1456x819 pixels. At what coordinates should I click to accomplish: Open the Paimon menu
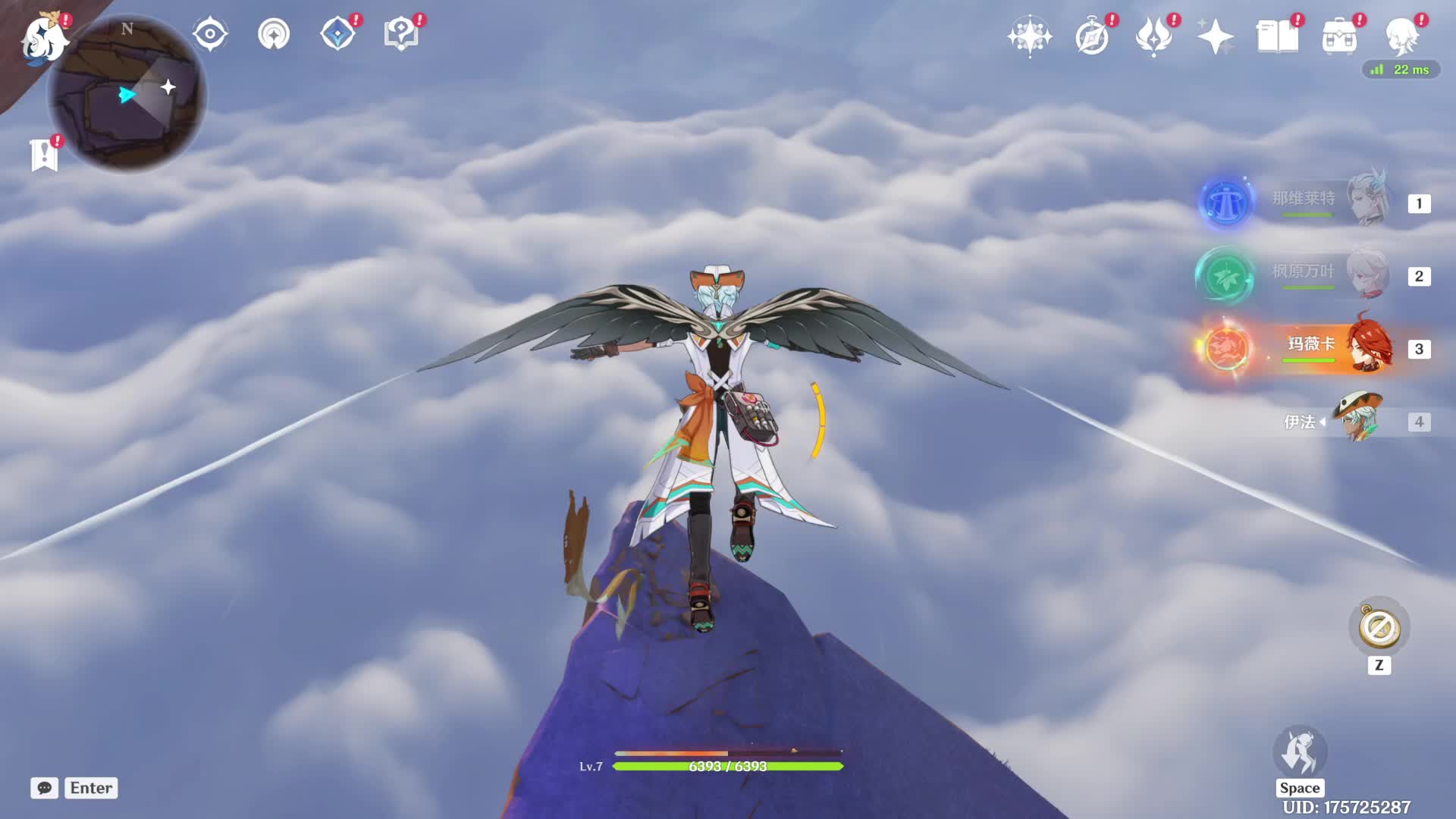click(x=44, y=38)
